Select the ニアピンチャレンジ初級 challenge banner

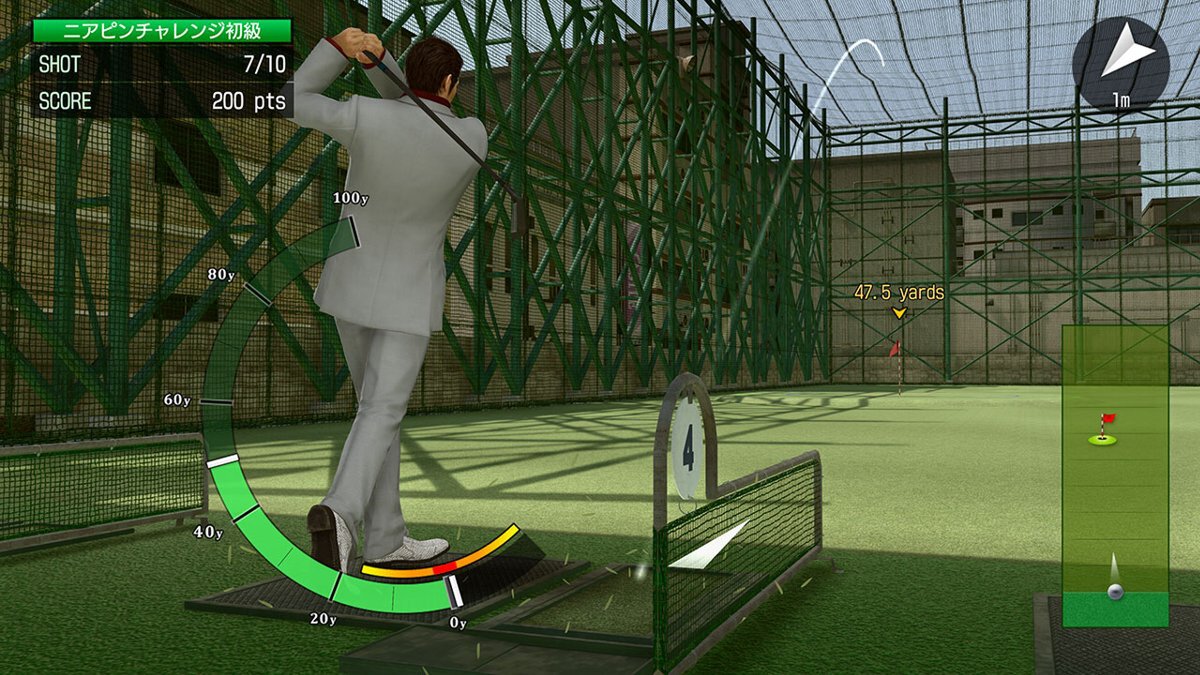[x=162, y=30]
